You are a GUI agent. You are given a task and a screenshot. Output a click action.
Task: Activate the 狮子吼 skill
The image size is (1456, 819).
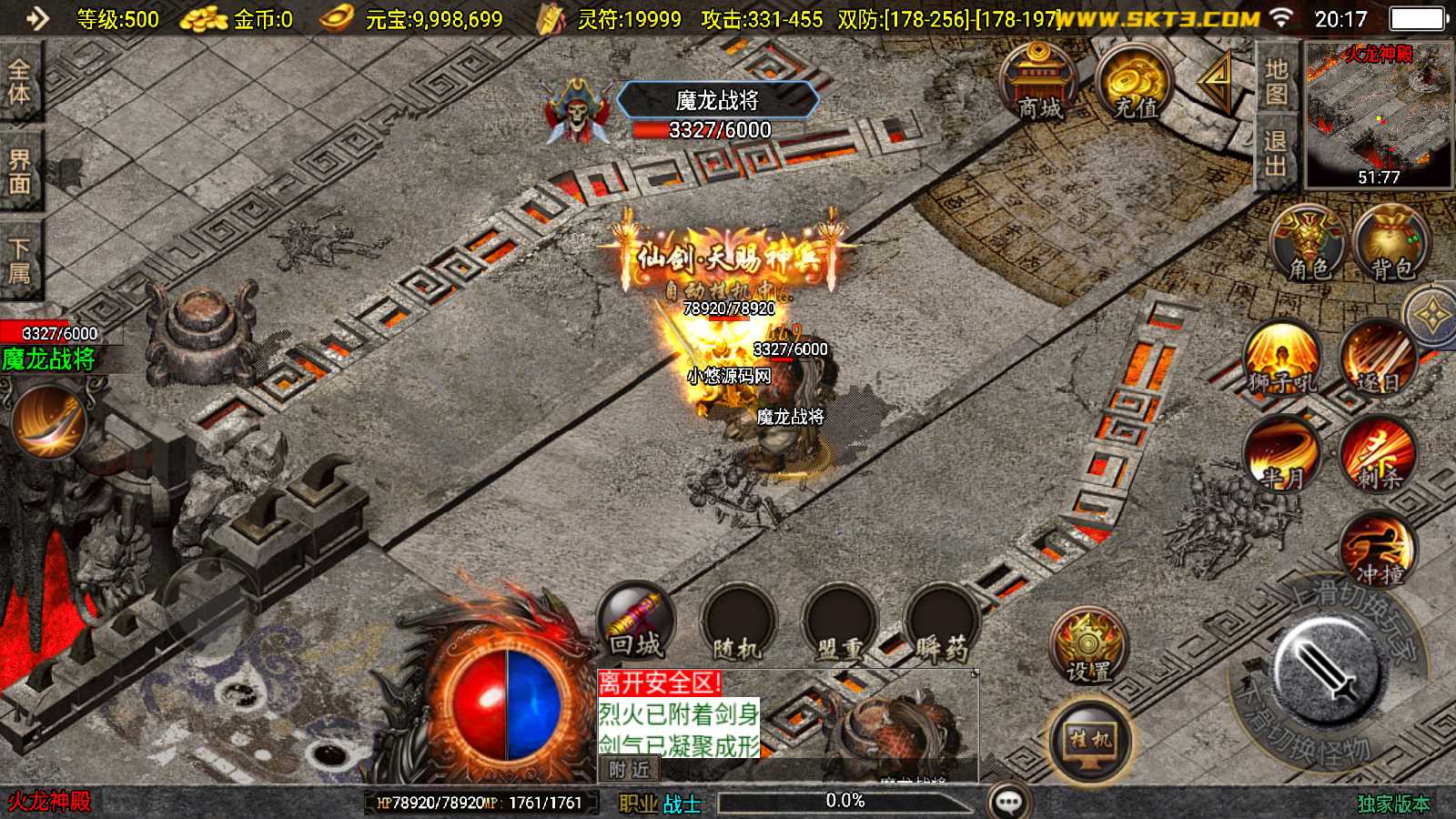coord(1282,359)
